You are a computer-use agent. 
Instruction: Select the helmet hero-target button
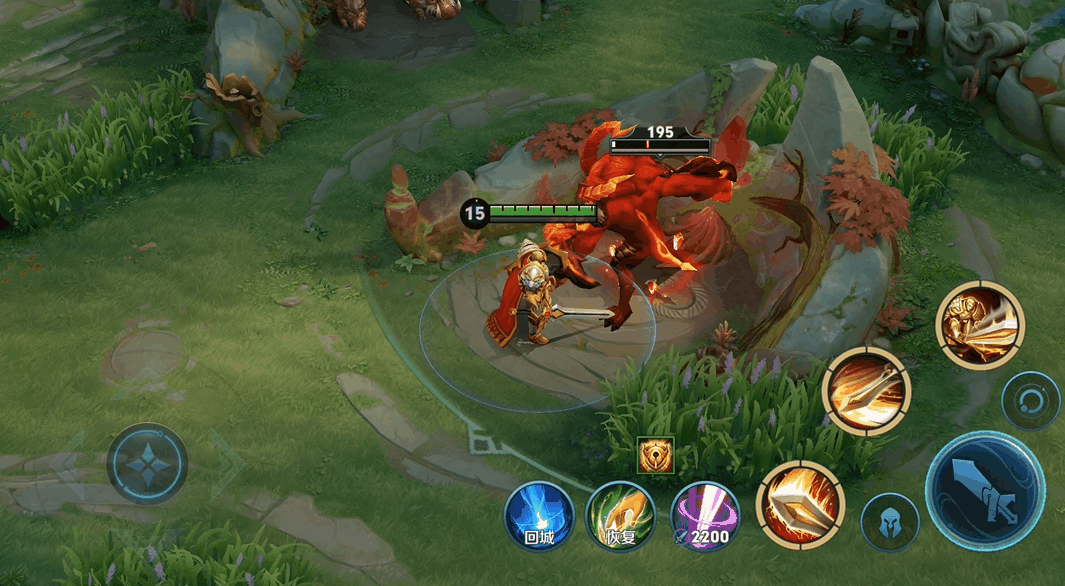click(x=890, y=522)
